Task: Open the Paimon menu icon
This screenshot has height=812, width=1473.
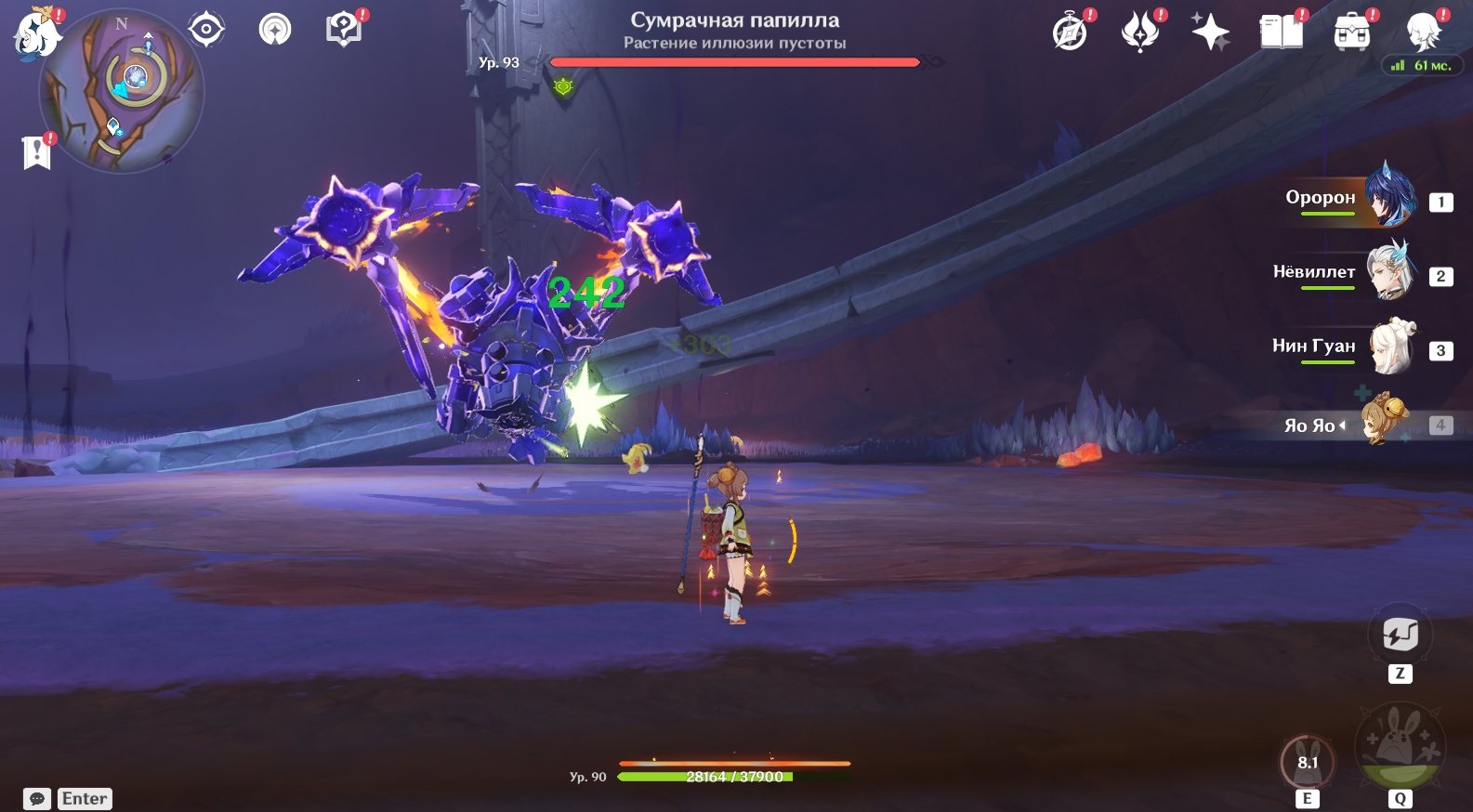Action: pos(35,35)
